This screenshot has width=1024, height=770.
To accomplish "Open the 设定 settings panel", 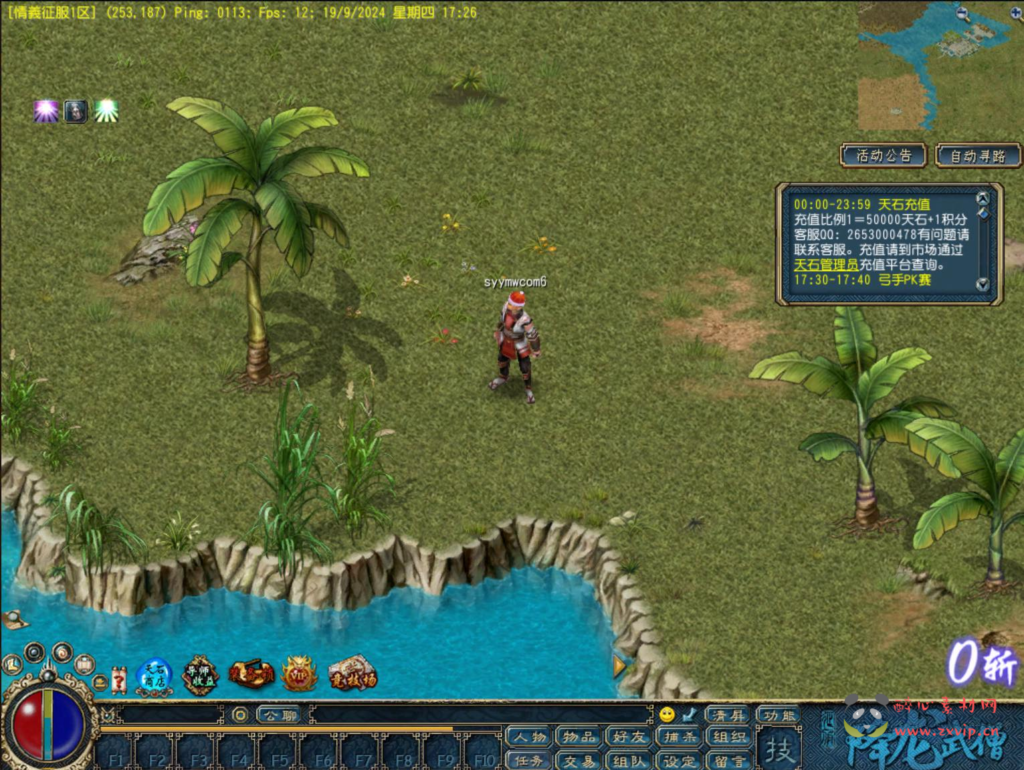I will [x=679, y=760].
